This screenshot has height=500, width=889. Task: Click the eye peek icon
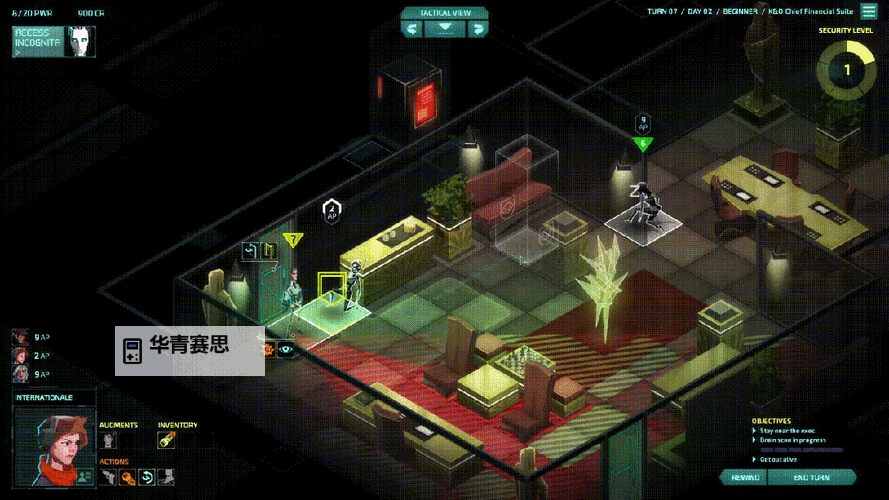point(286,349)
